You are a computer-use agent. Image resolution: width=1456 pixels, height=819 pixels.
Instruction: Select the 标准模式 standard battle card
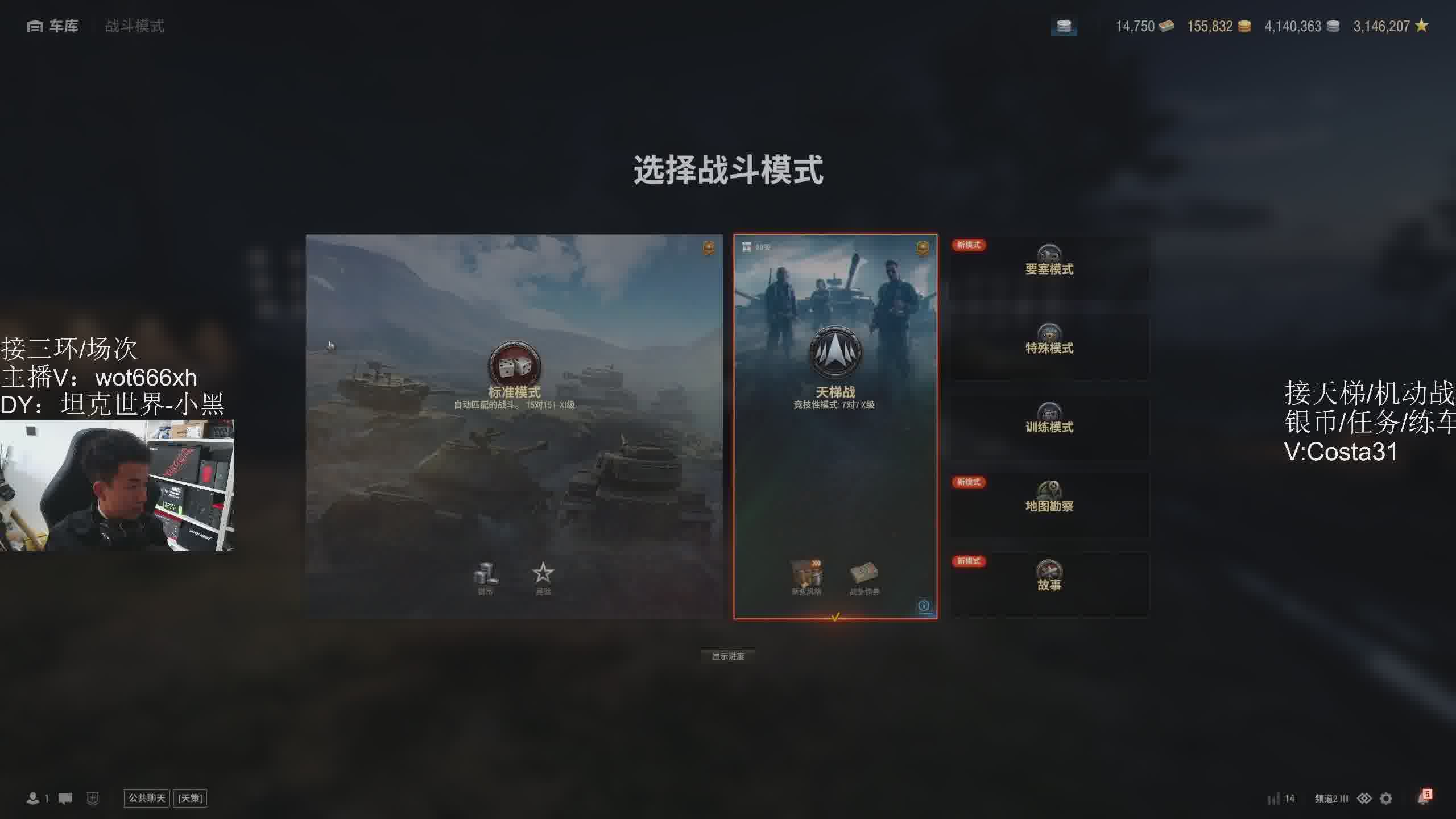514,425
